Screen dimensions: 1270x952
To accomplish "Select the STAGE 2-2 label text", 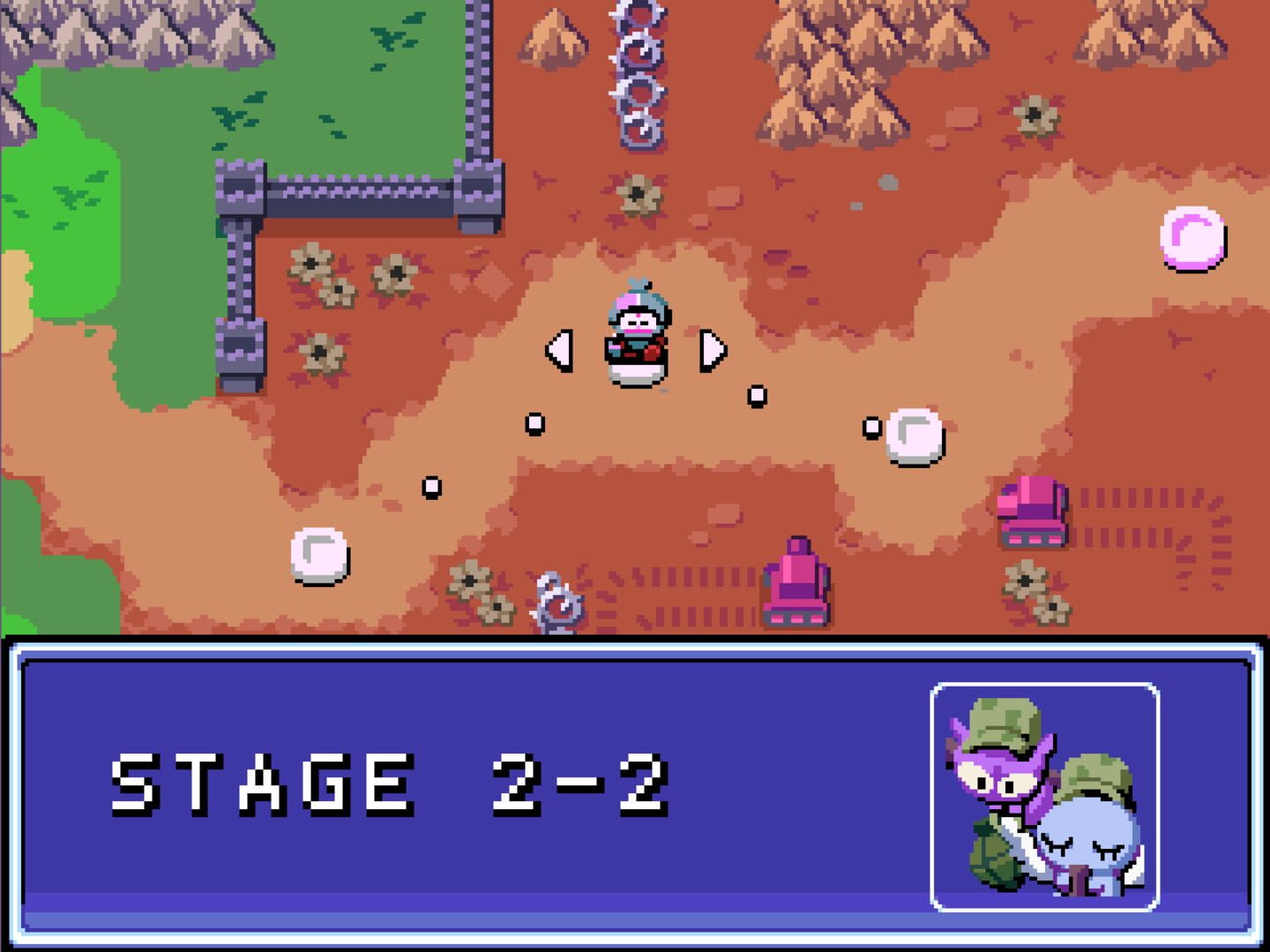I will (x=392, y=782).
